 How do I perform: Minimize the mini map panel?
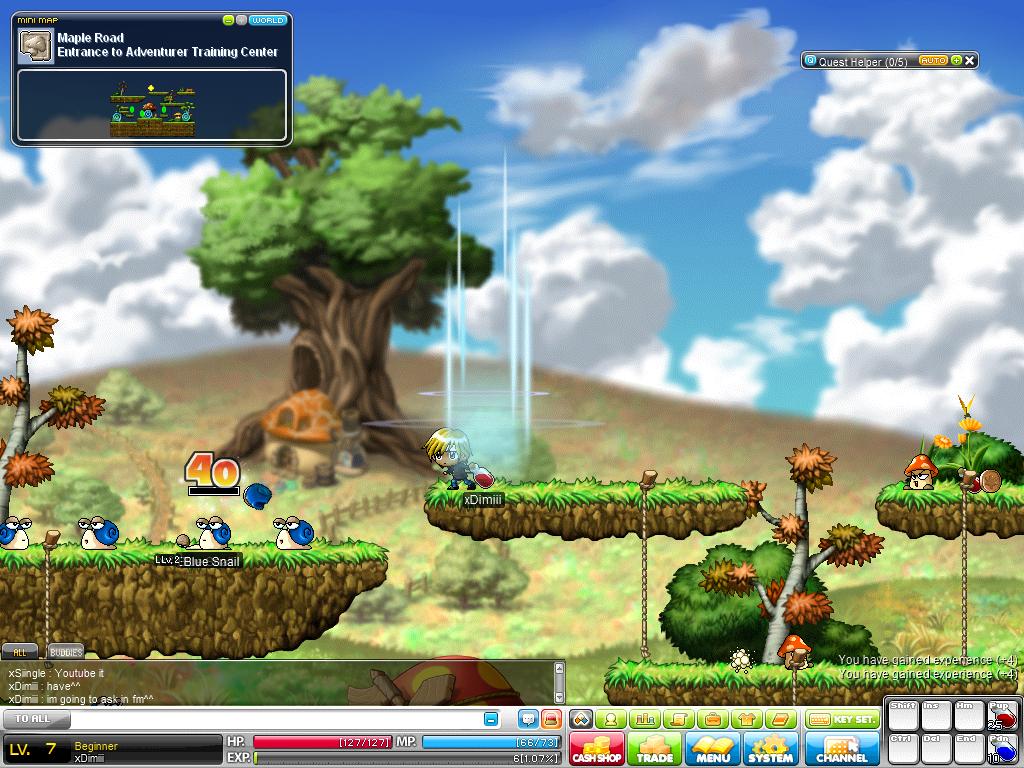point(229,20)
